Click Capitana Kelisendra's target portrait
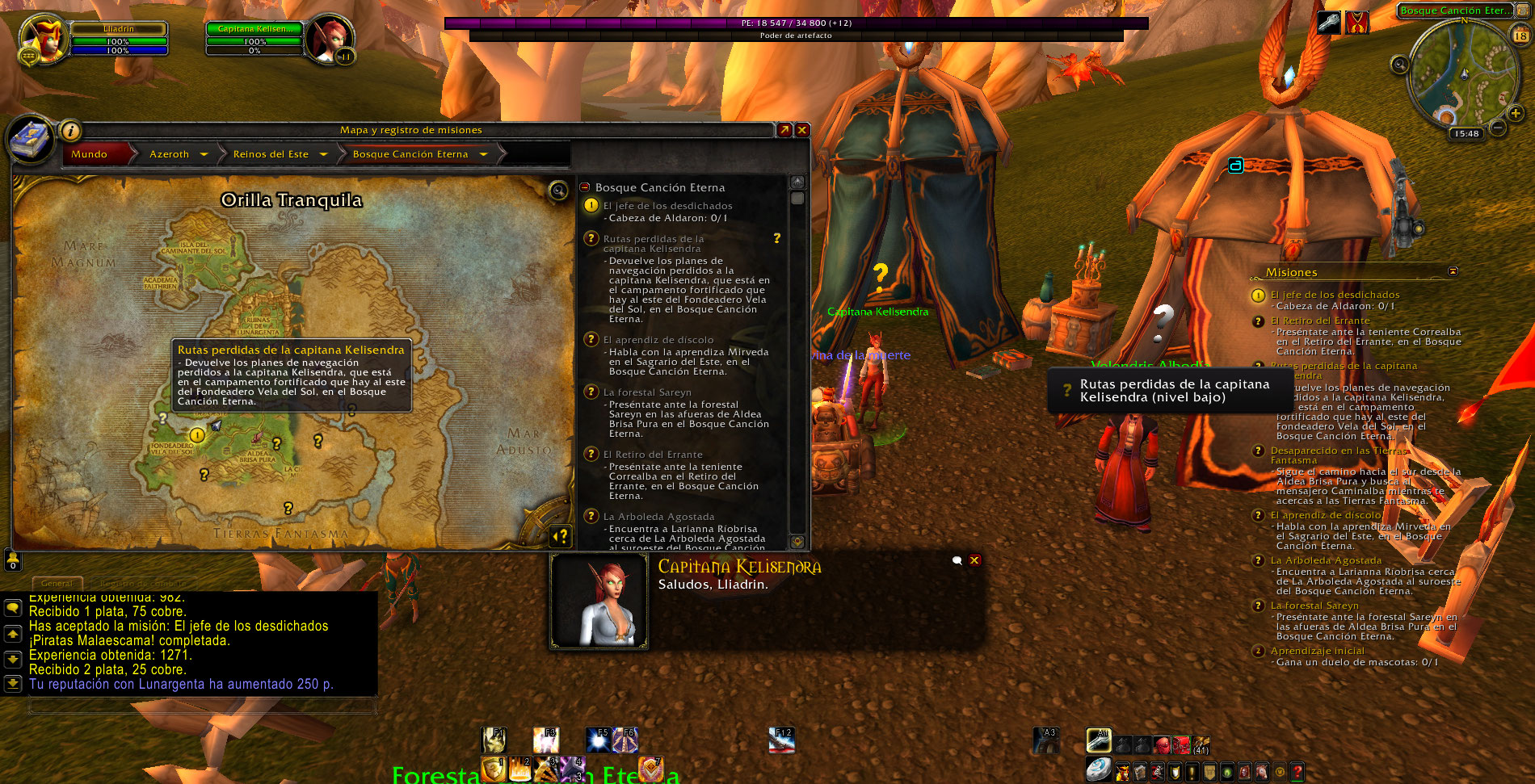 click(328, 39)
